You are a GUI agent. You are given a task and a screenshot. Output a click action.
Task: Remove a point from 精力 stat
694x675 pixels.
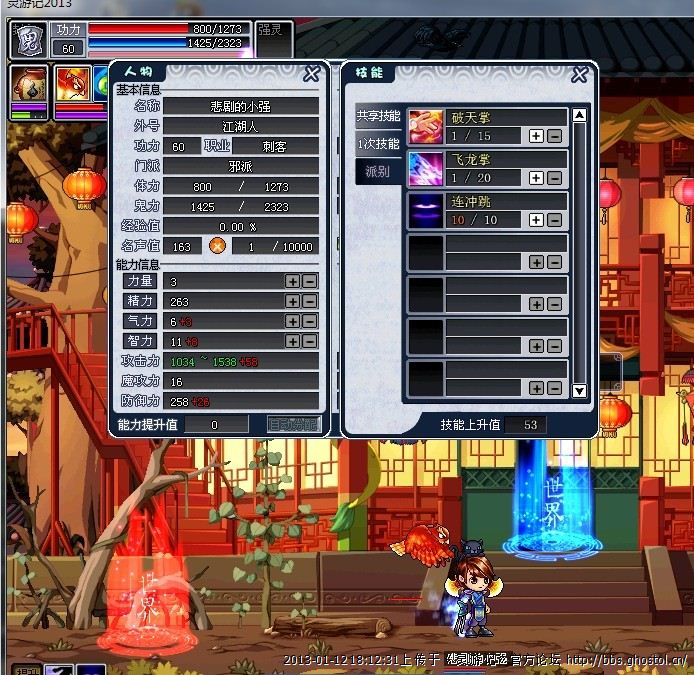310,301
